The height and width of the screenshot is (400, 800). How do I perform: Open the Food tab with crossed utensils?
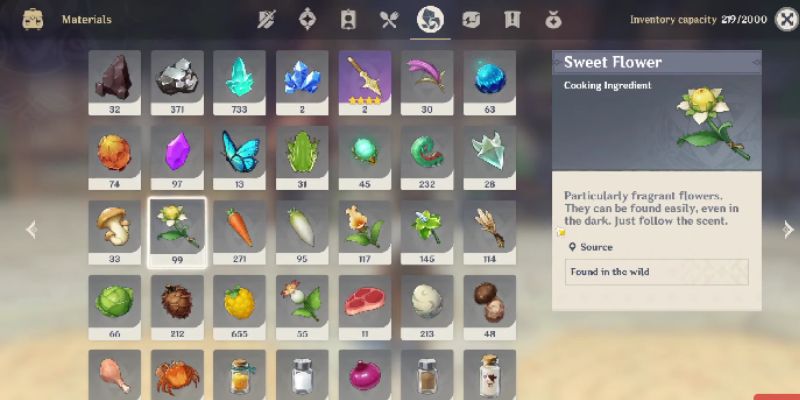pyautogui.click(x=389, y=19)
